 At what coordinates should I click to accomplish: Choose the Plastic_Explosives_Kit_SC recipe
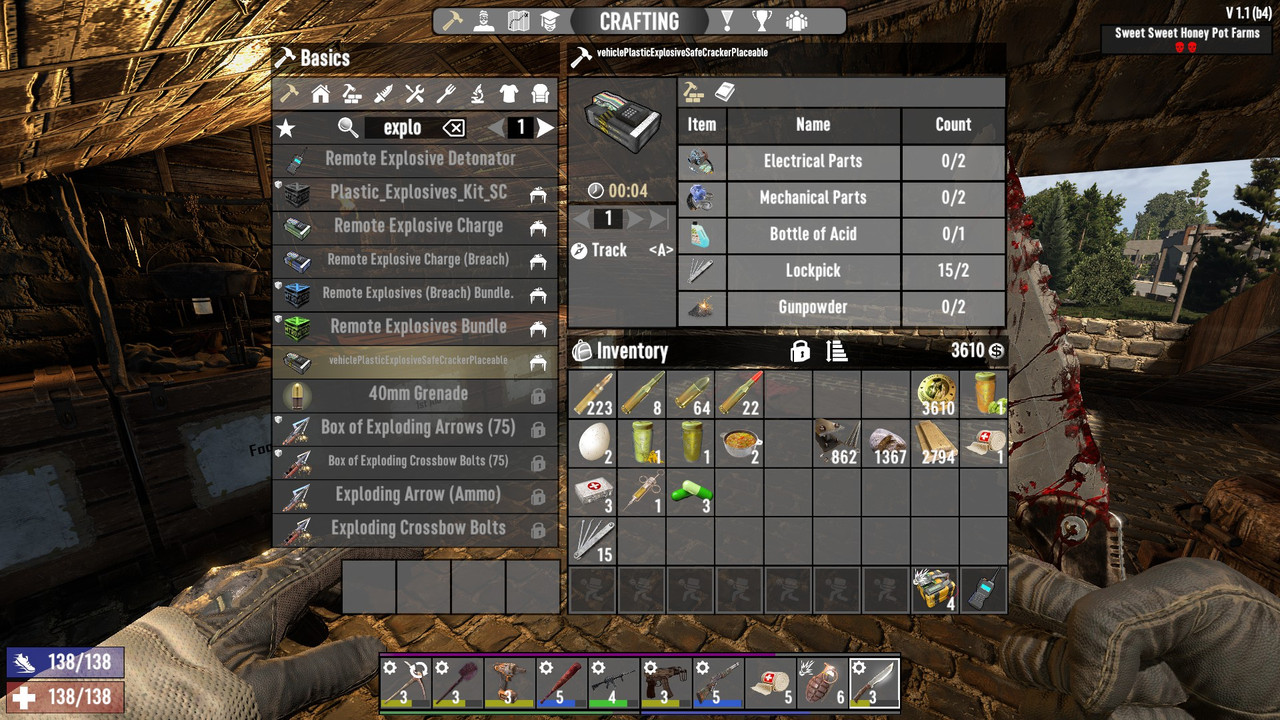[x=418, y=192]
